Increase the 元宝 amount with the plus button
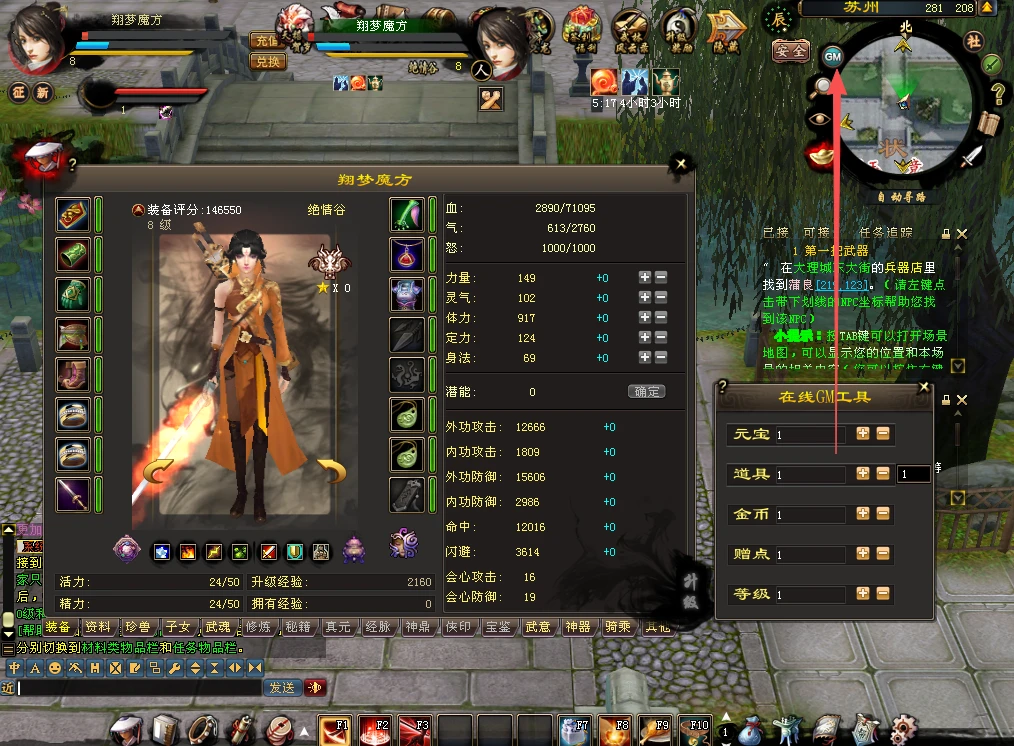The width and height of the screenshot is (1014, 746). pyautogui.click(x=863, y=434)
